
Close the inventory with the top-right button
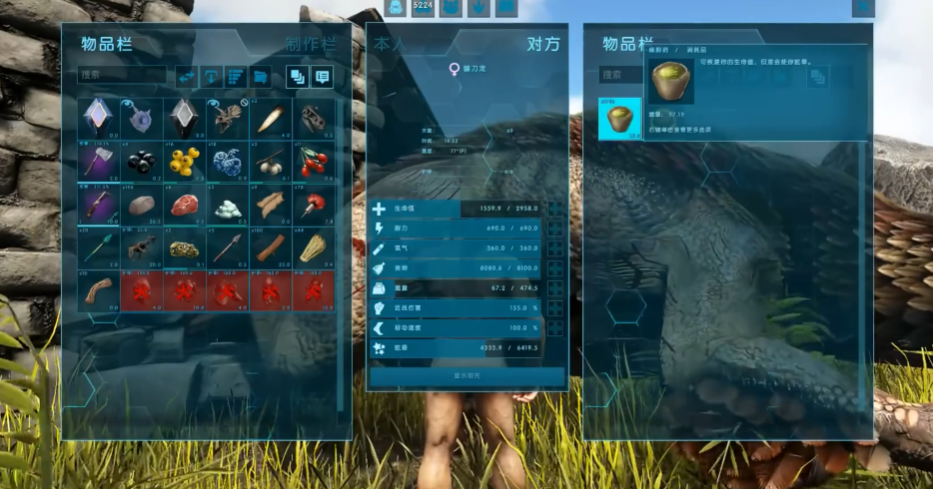point(862,8)
